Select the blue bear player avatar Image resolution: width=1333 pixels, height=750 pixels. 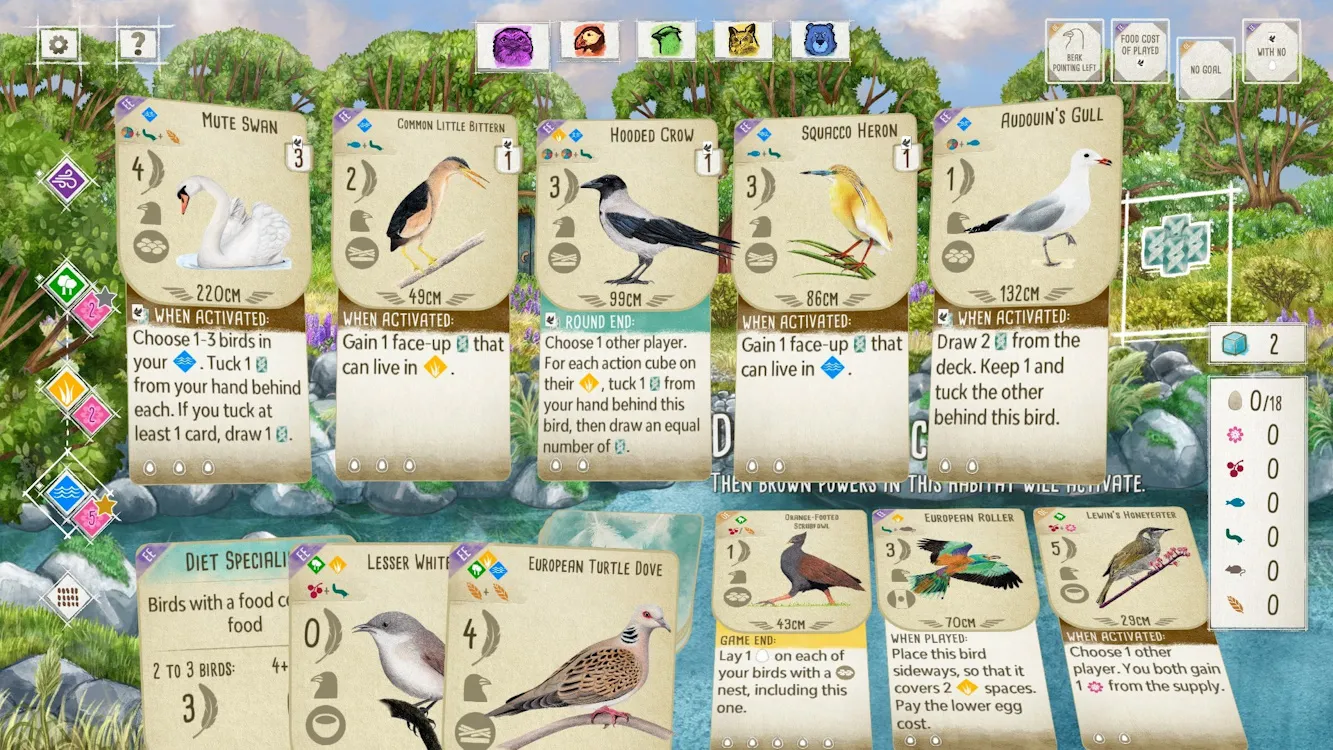click(x=820, y=41)
